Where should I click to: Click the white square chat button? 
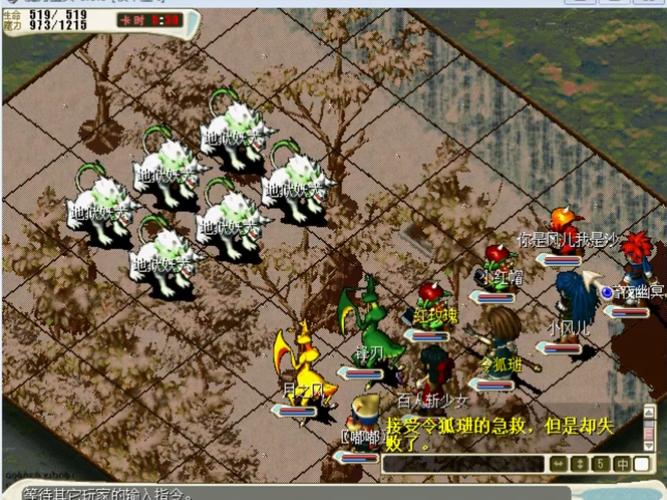click(x=641, y=464)
